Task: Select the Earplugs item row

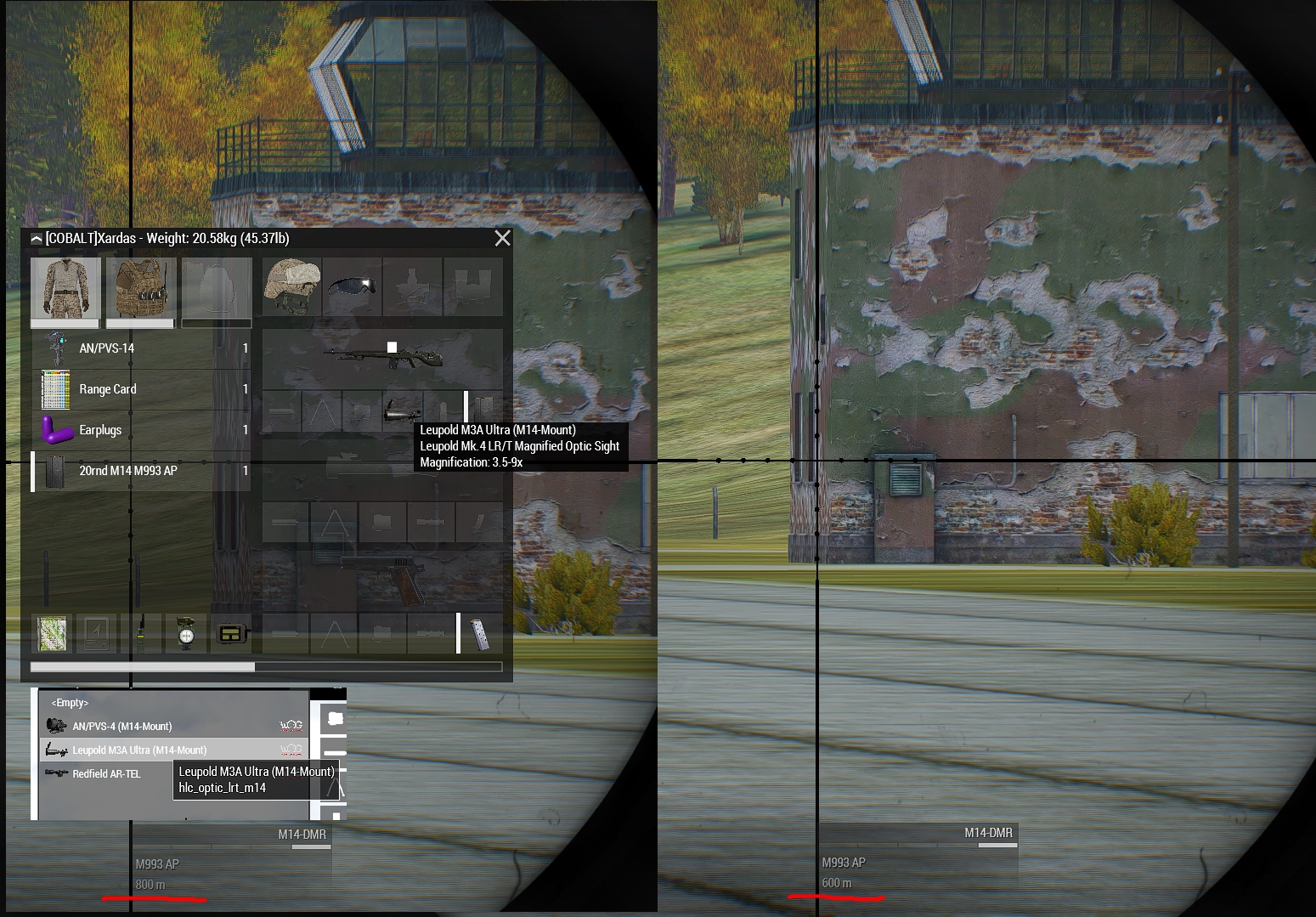Action: [141, 430]
